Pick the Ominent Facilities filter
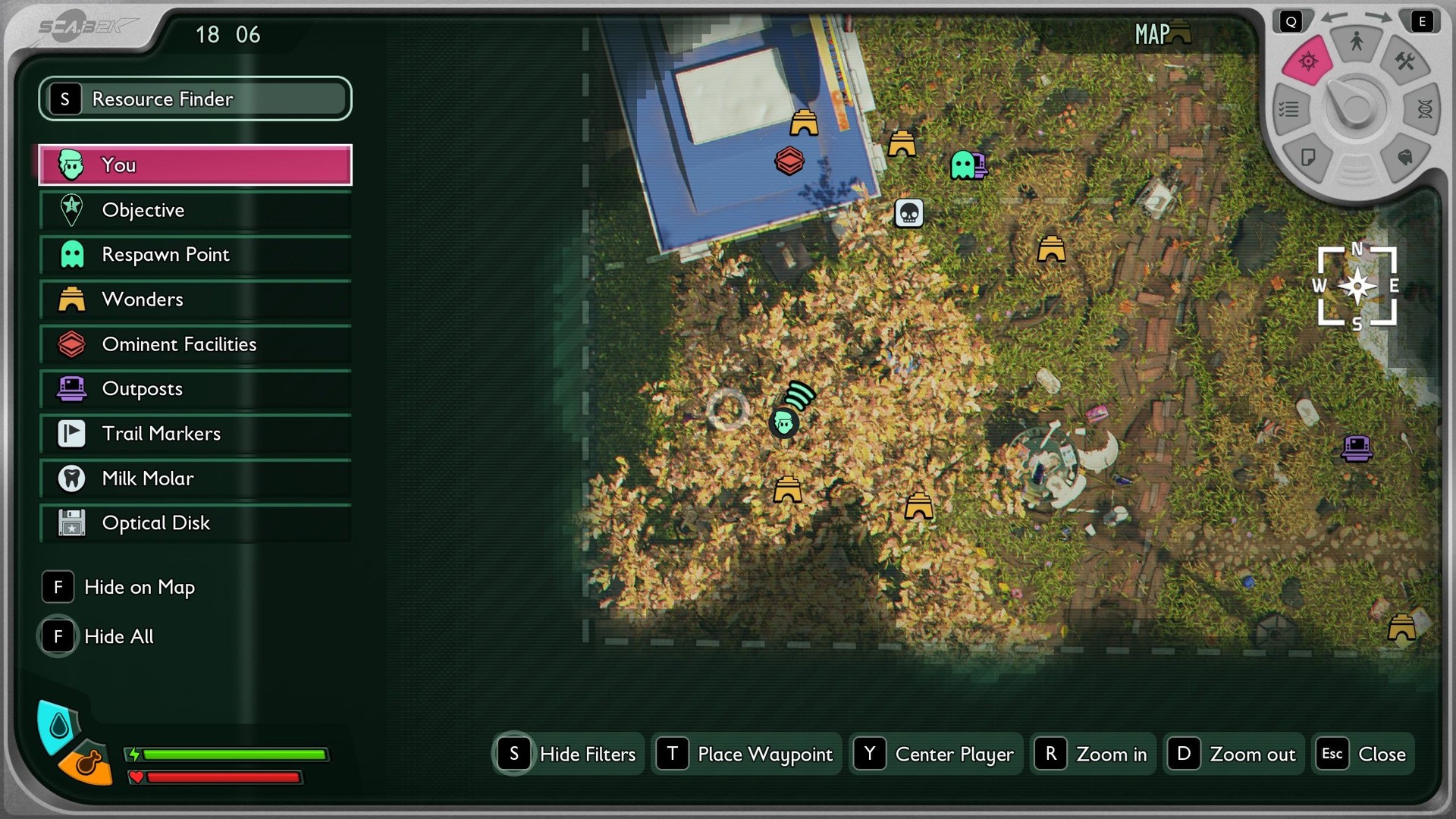 point(195,344)
